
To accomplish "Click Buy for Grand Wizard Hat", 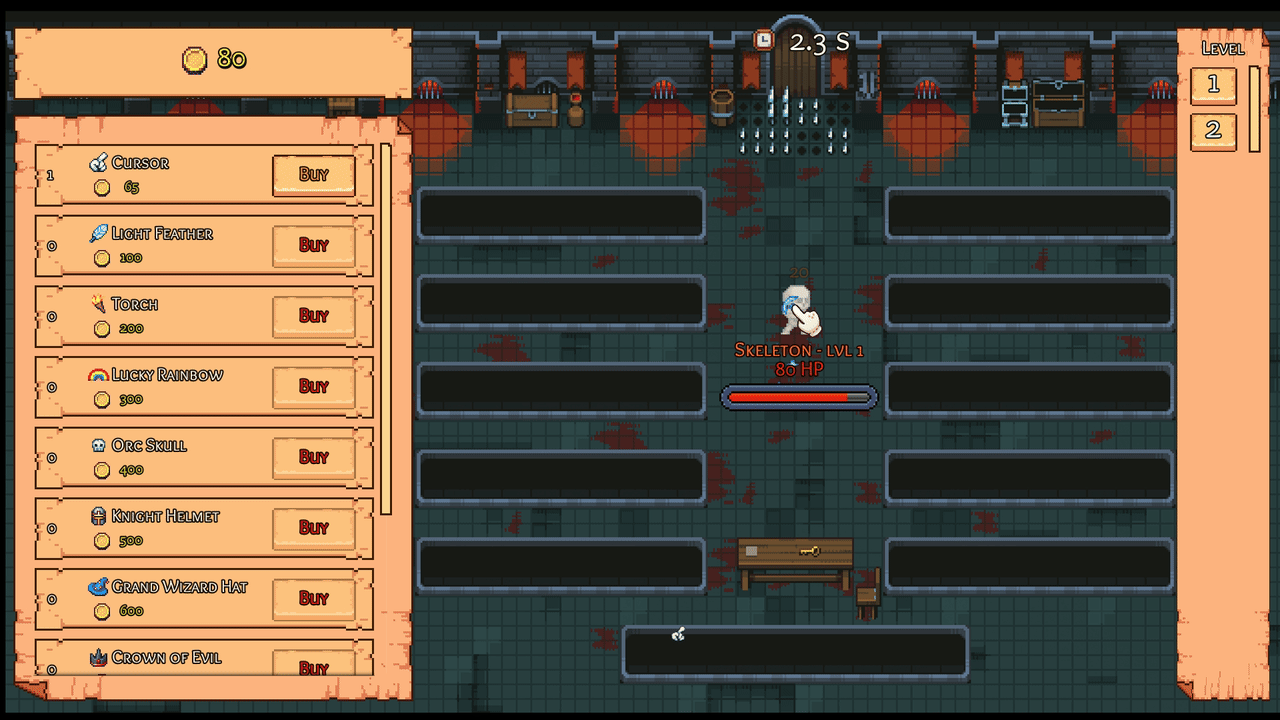I will pyautogui.click(x=313, y=598).
